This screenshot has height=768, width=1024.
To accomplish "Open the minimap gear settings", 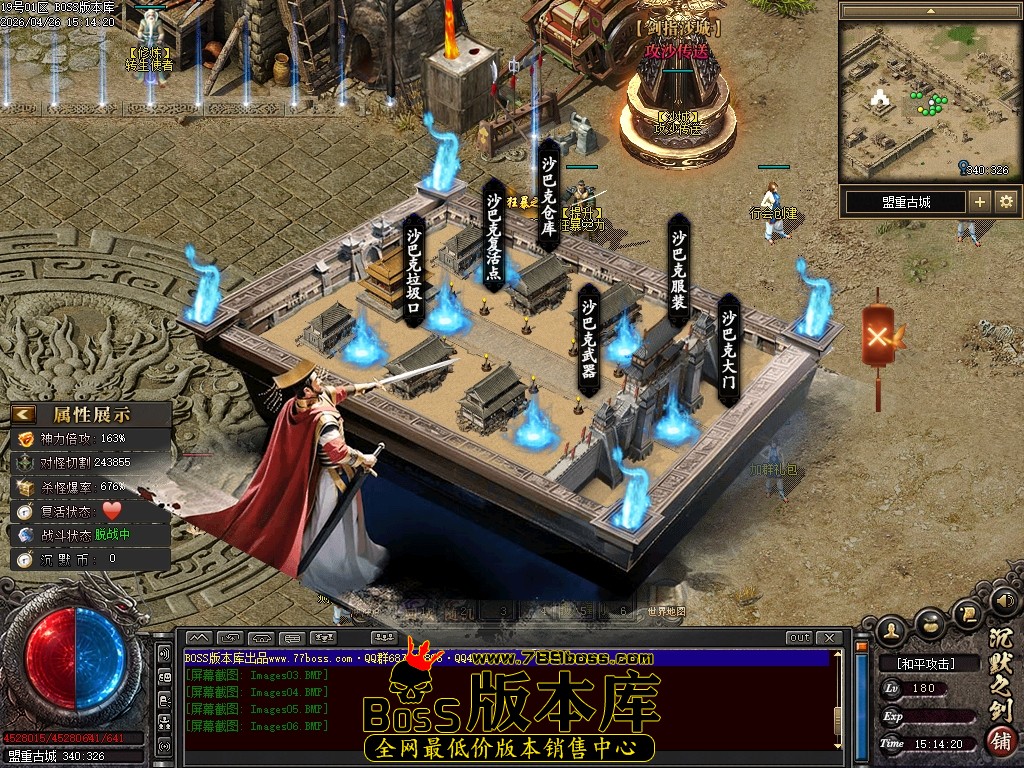I will point(1006,202).
